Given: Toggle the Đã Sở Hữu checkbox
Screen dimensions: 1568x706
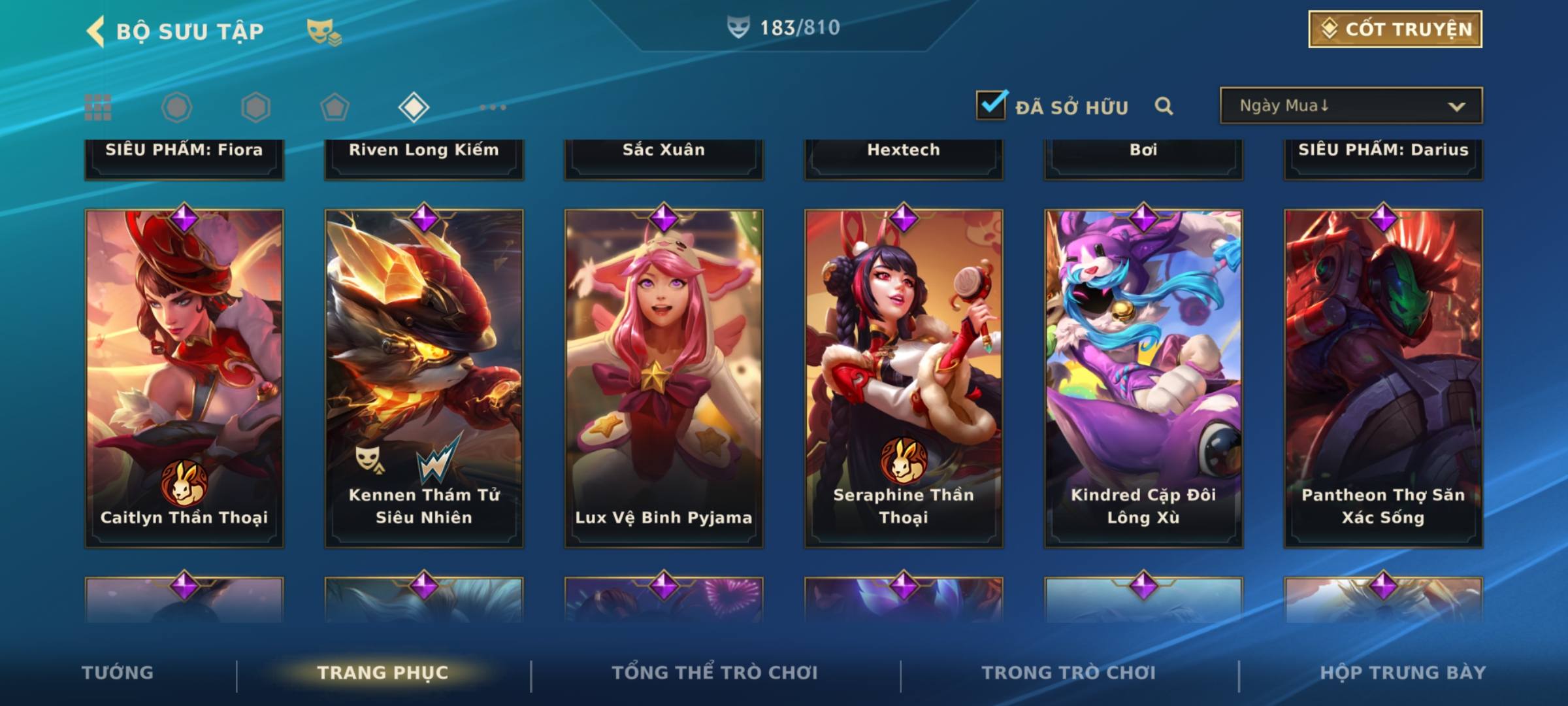Looking at the screenshot, I should click(991, 105).
